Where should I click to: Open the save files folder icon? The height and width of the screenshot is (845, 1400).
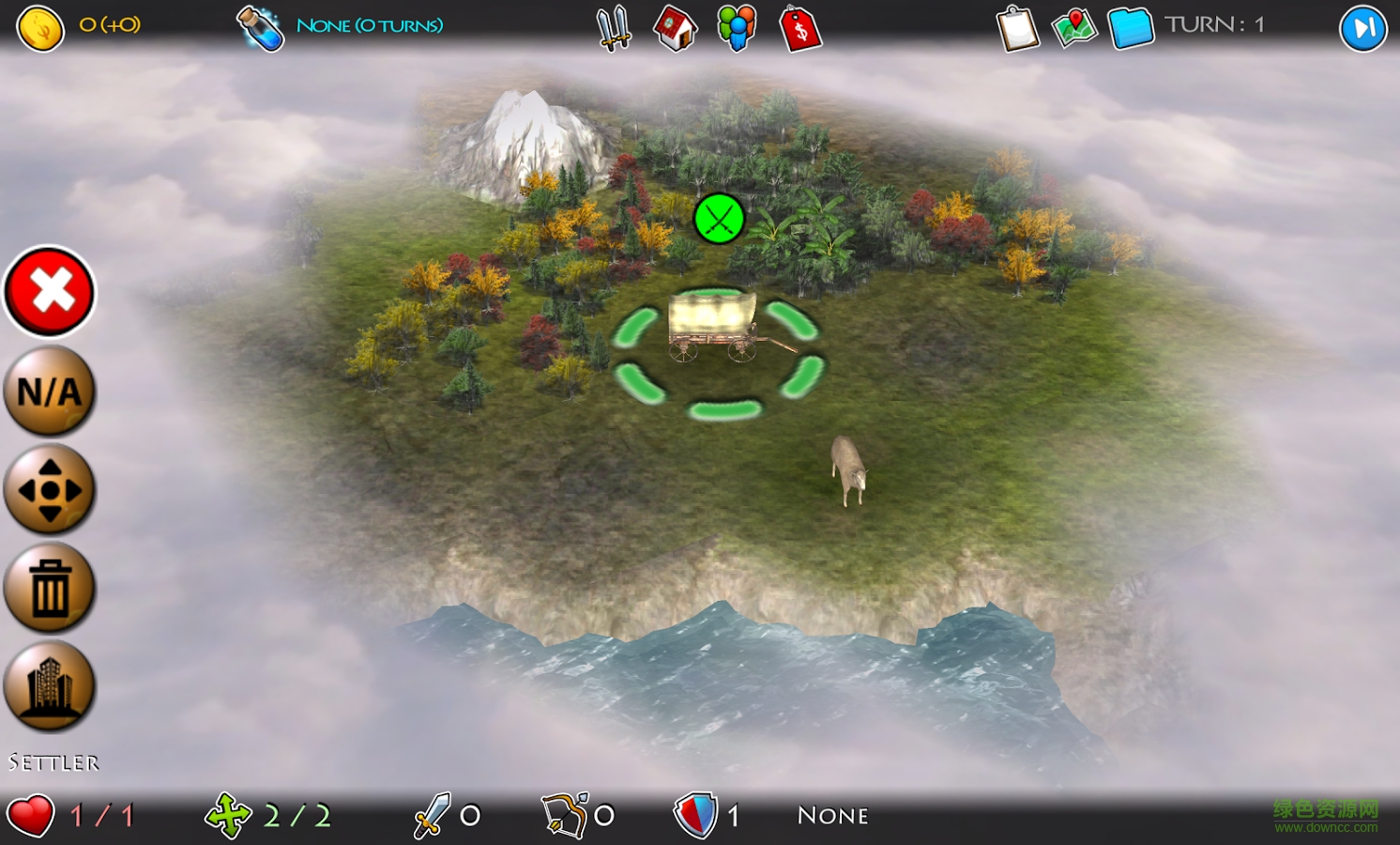coord(1129,26)
